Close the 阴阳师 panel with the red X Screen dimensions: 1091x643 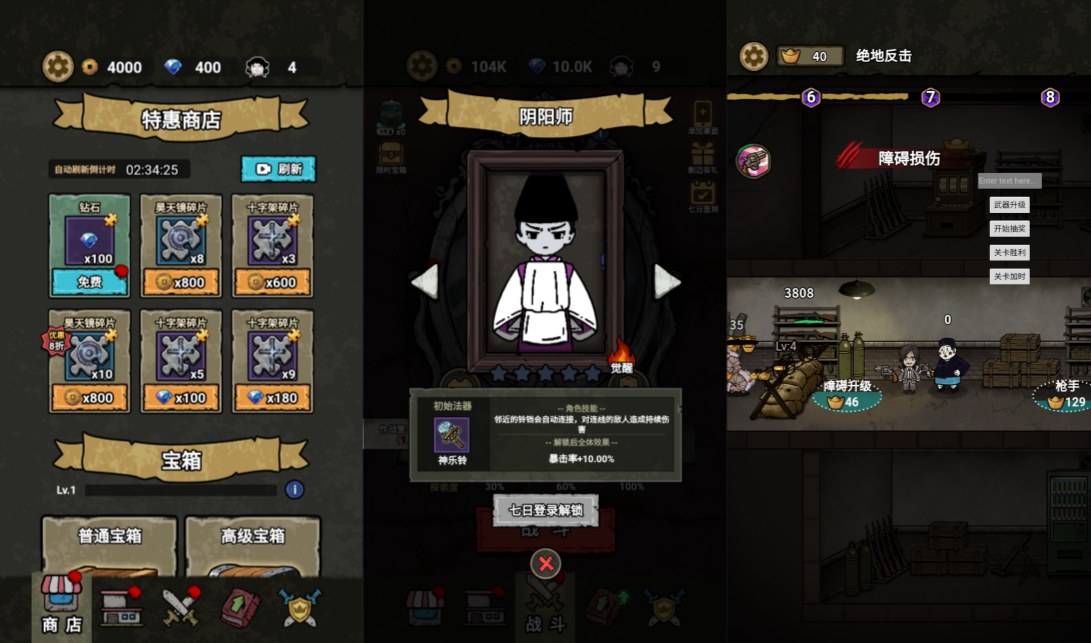pos(546,564)
